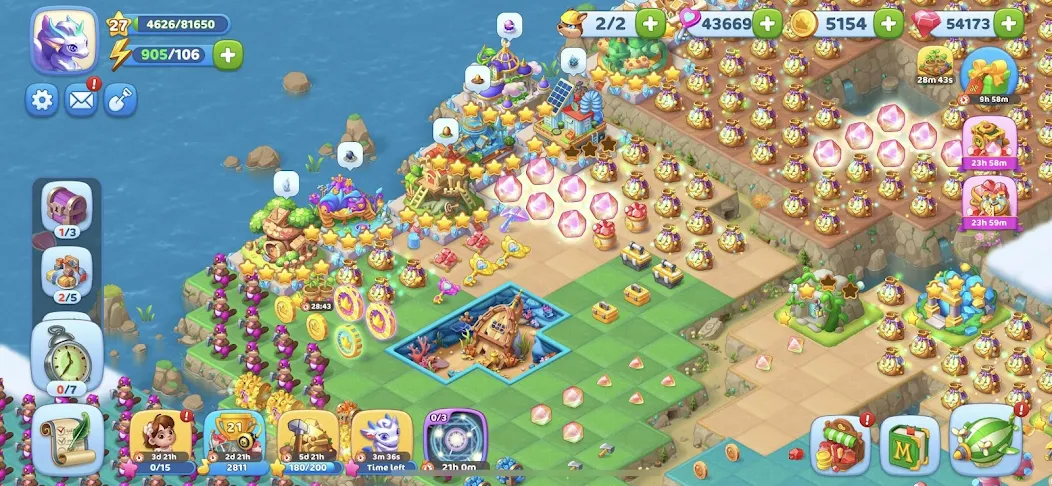
Task: Check the mailbox envelope icon
Action: (81, 100)
